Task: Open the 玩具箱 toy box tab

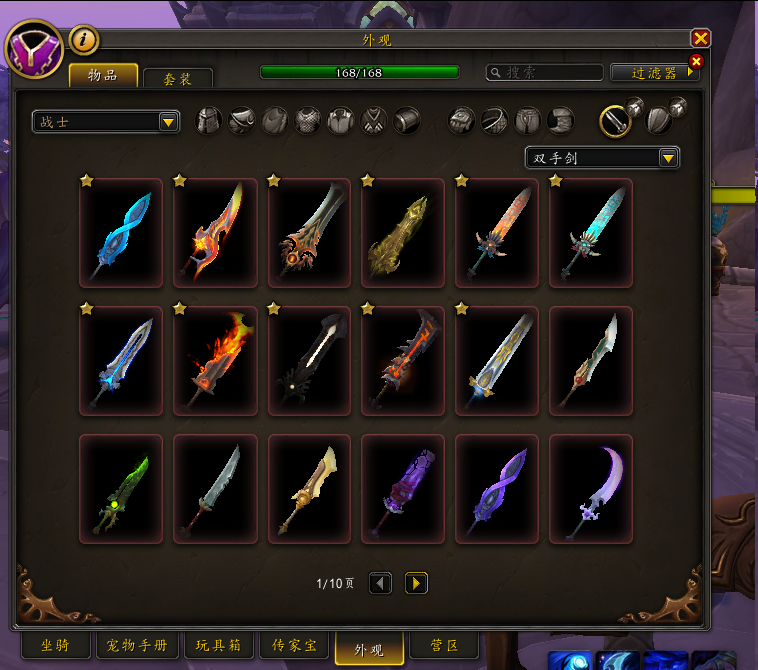Action: [x=216, y=646]
